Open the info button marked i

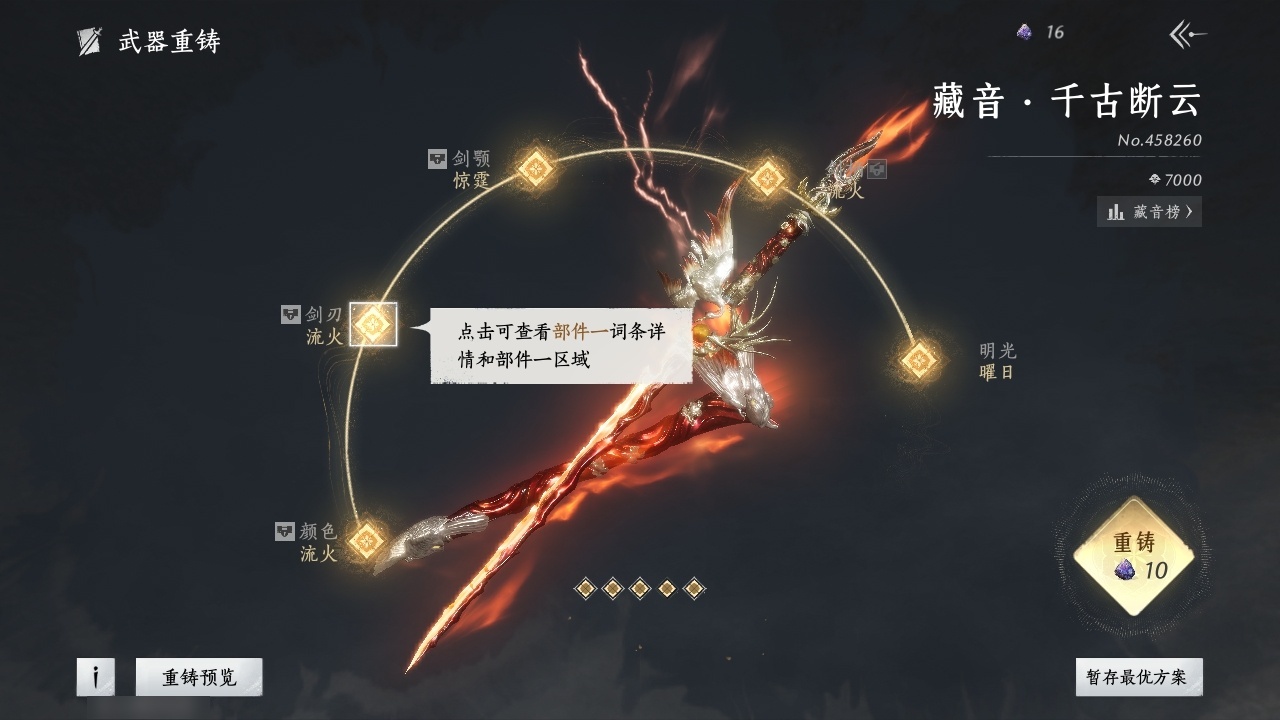96,677
